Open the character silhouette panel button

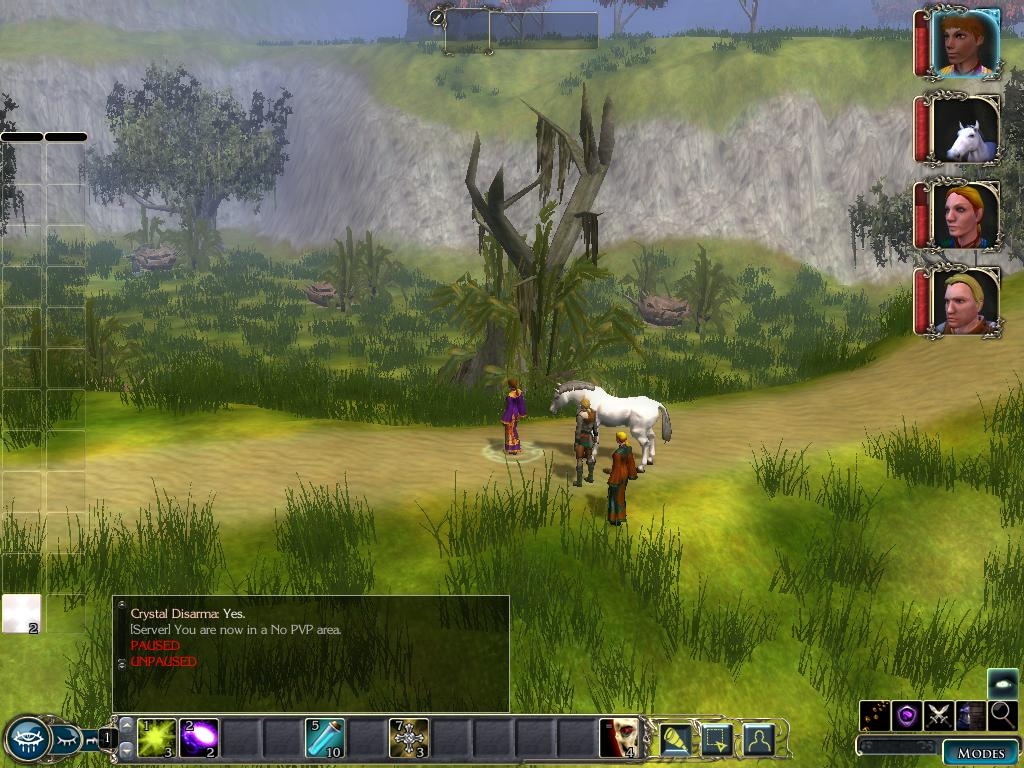click(759, 739)
